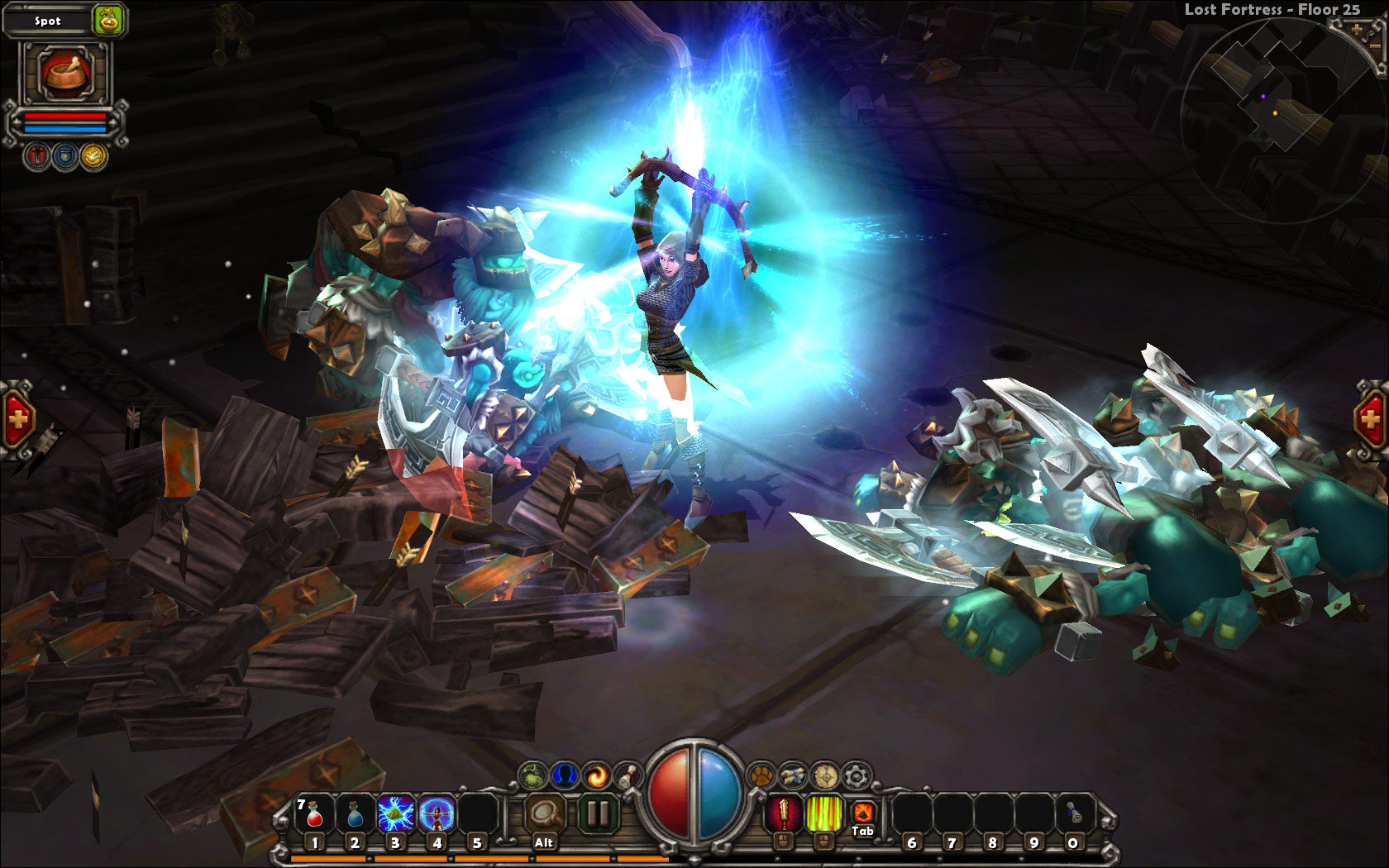Zoom in the minimap with the plus control
The width and height of the screenshot is (1389, 868).
pos(1356,29)
